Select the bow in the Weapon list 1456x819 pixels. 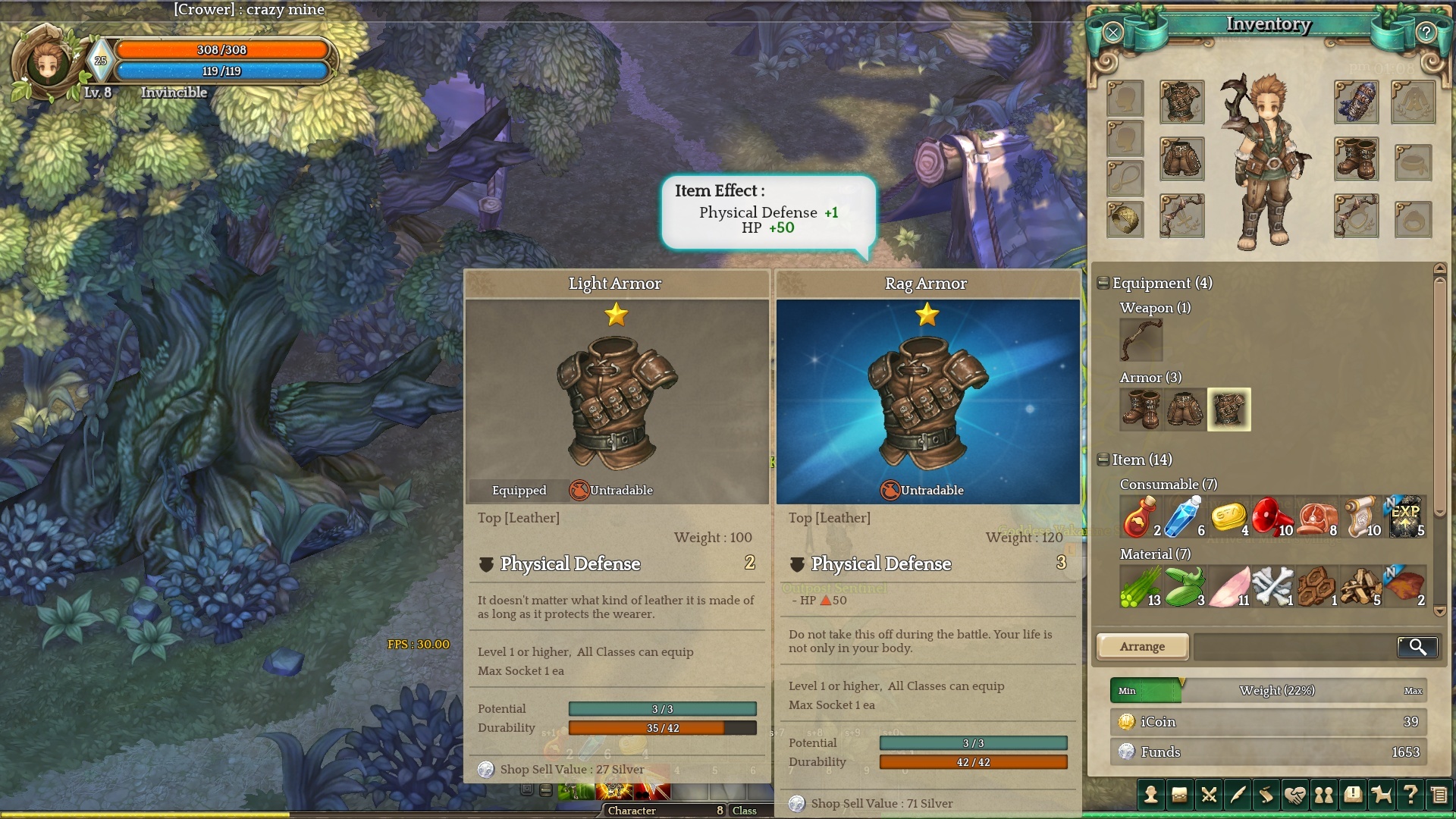click(1141, 339)
